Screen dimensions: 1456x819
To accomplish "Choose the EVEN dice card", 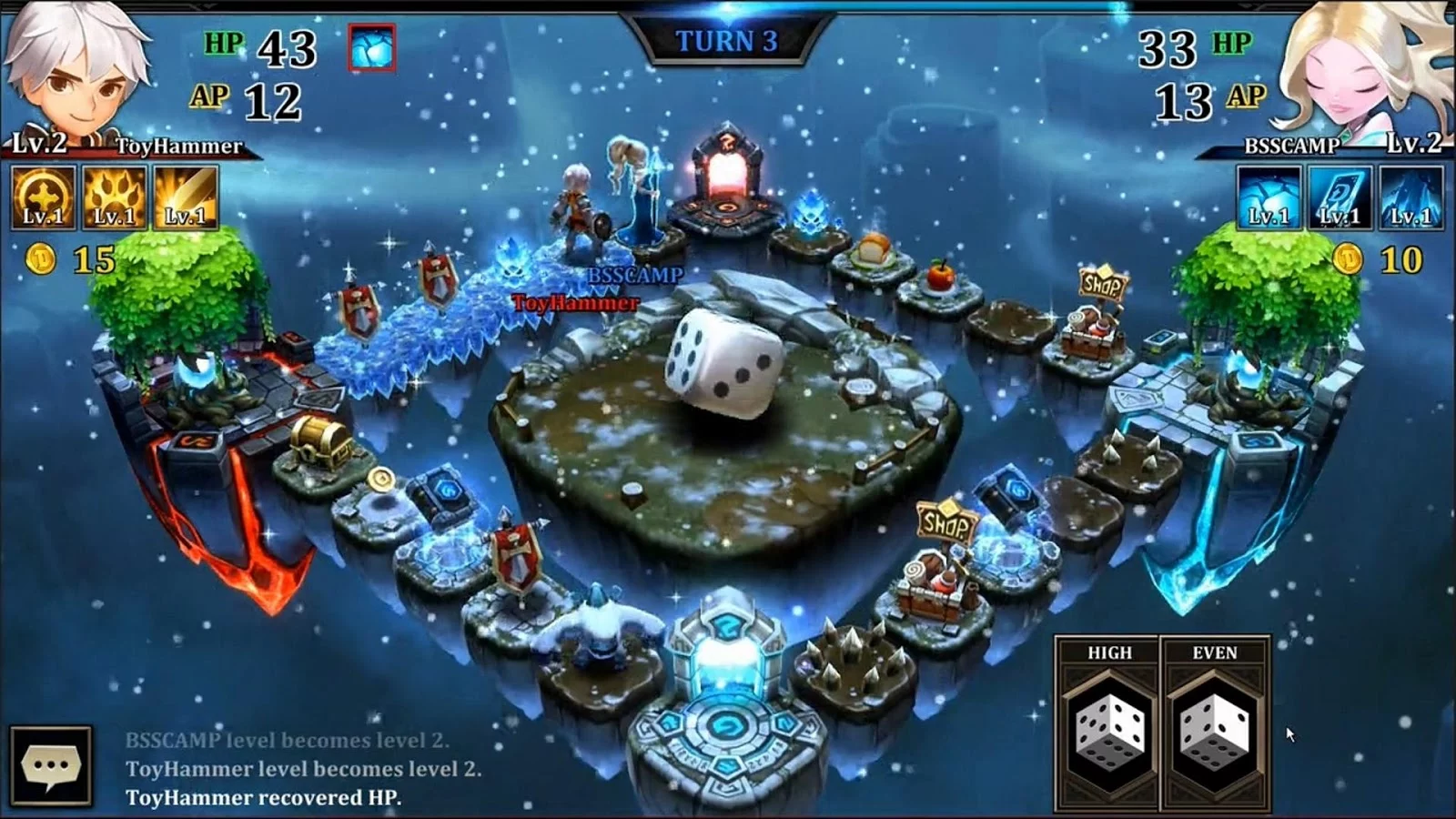I will pyautogui.click(x=1214, y=724).
